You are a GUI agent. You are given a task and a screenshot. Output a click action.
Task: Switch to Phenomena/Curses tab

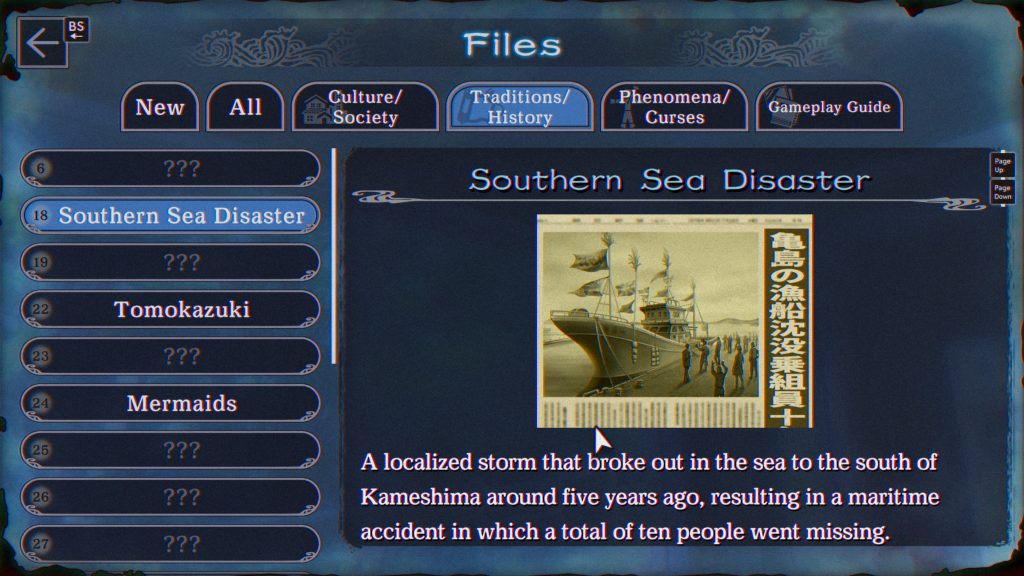[x=674, y=107]
